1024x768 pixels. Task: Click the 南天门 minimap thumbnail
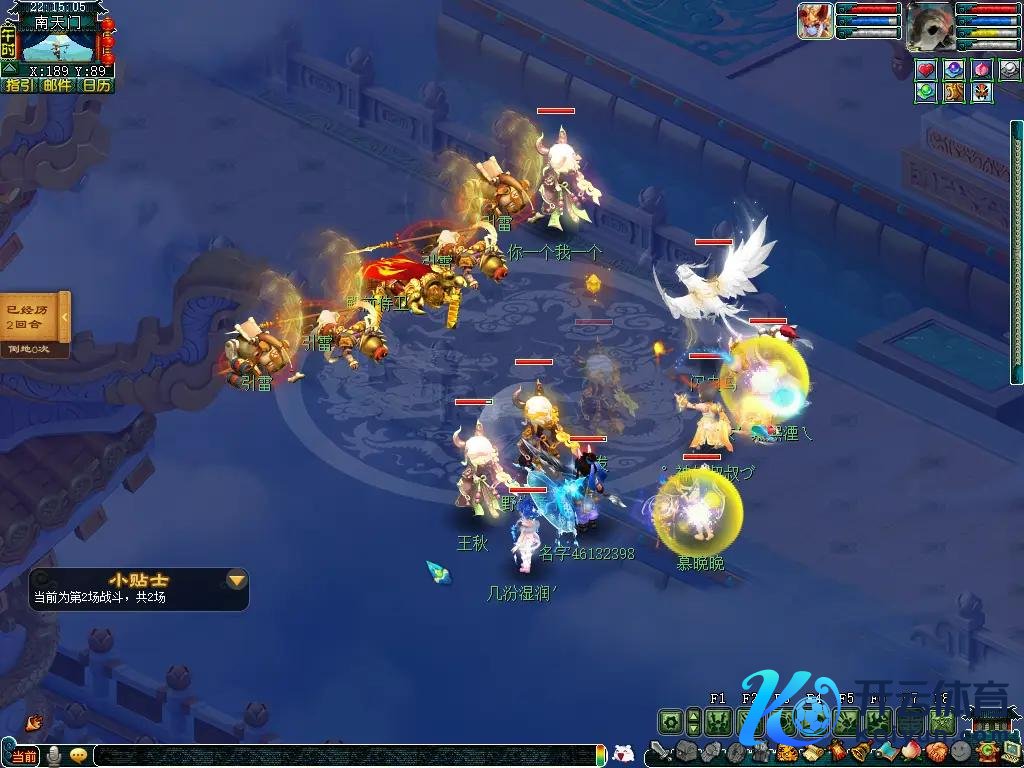pyautogui.click(x=57, y=46)
